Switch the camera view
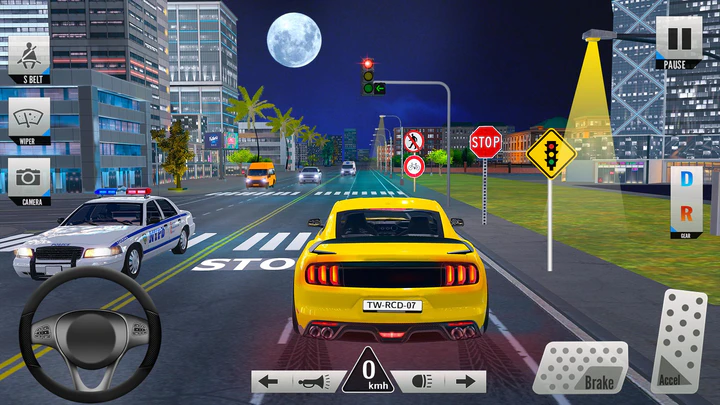Viewport: 720px width, 405px height. pyautogui.click(x=28, y=180)
